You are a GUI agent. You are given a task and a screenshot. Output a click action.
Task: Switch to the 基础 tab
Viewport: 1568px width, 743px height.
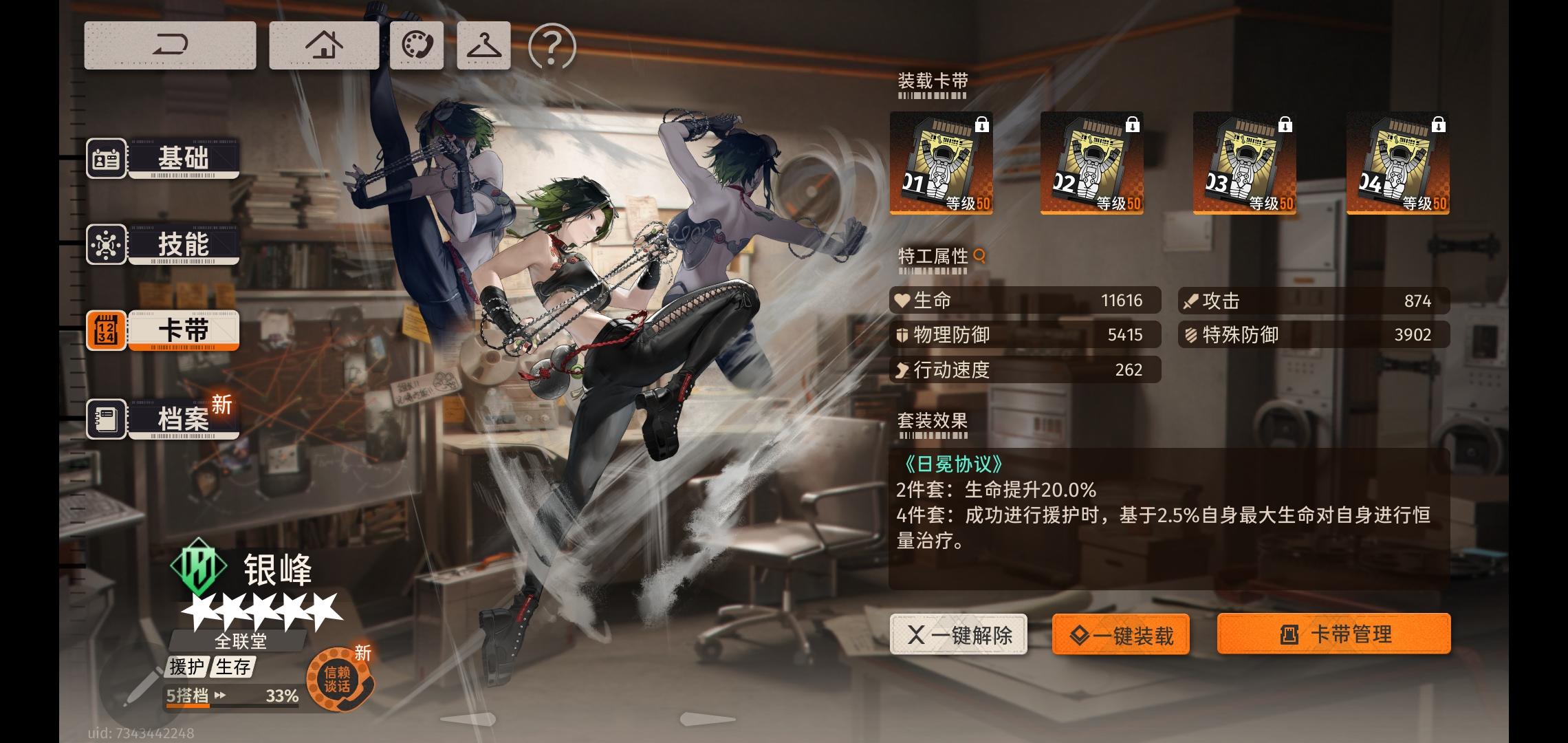click(x=182, y=159)
